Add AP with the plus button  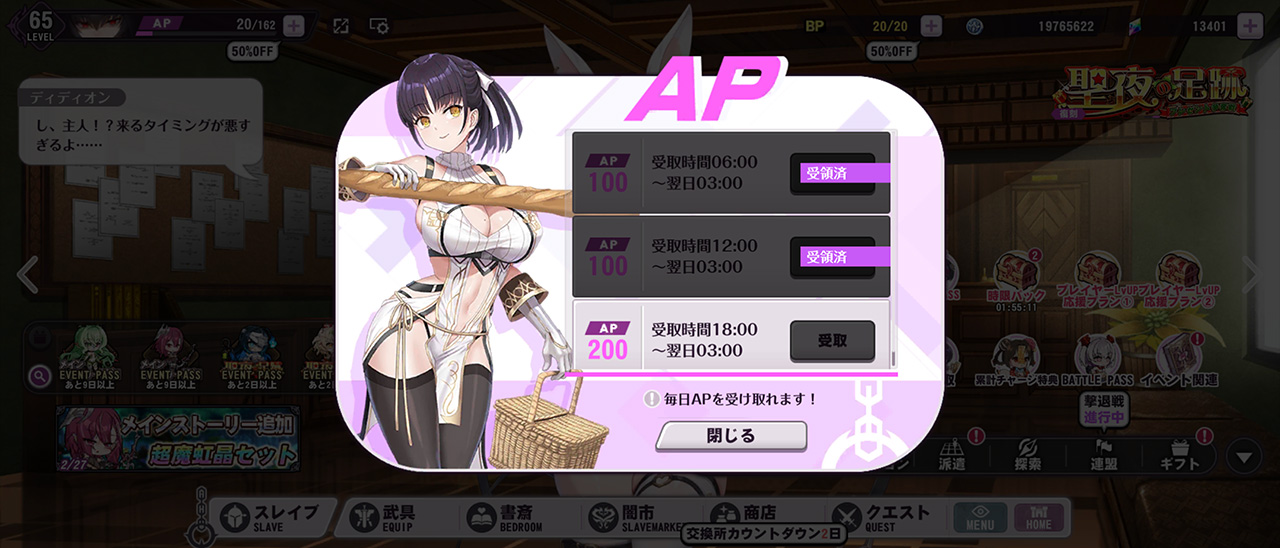tap(294, 27)
